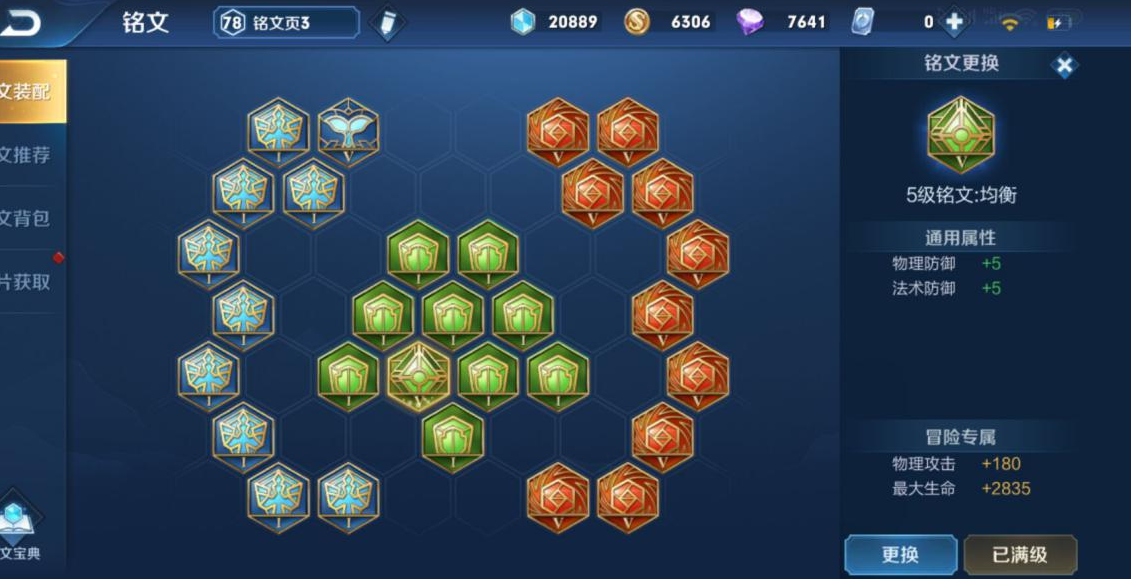Click the eraser icon beside the page name
The width and height of the screenshot is (1131, 579).
pos(387,23)
